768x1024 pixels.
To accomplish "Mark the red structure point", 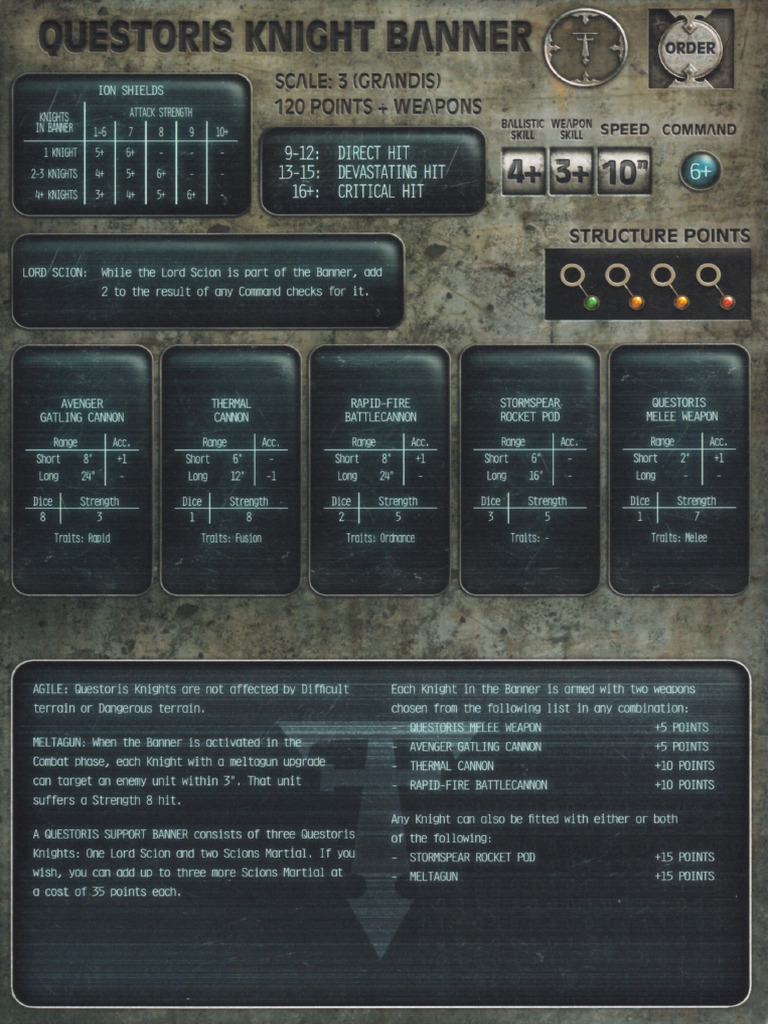I will 727,302.
